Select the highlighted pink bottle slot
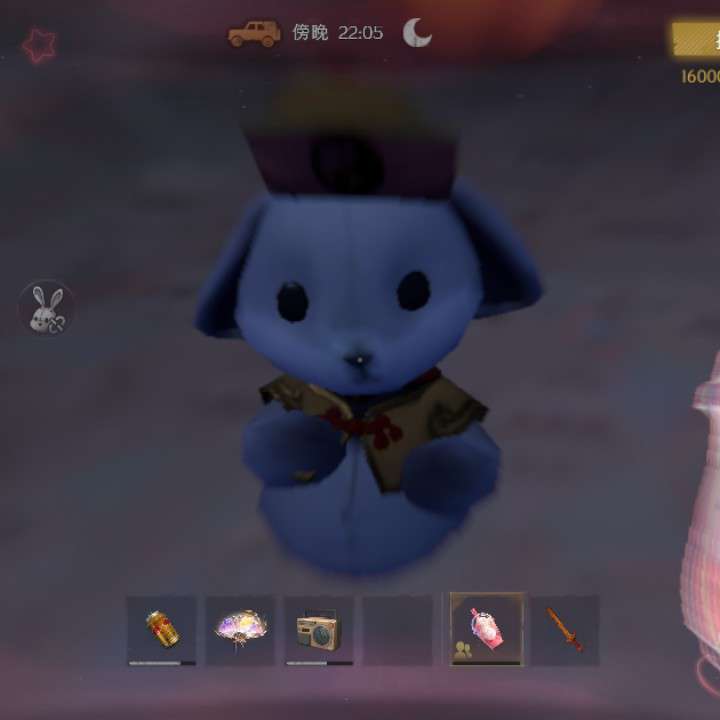Viewport: 720px width, 720px height. pyautogui.click(x=486, y=630)
